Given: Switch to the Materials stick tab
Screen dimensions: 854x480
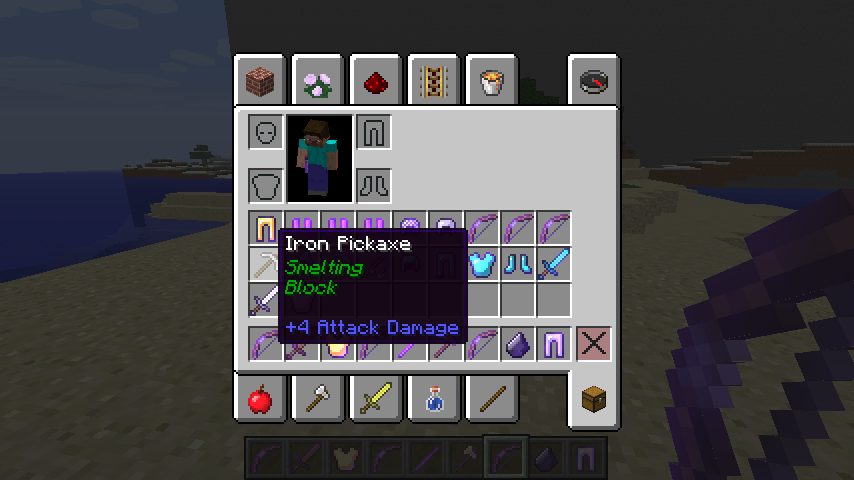Looking at the screenshot, I should pos(491,400).
